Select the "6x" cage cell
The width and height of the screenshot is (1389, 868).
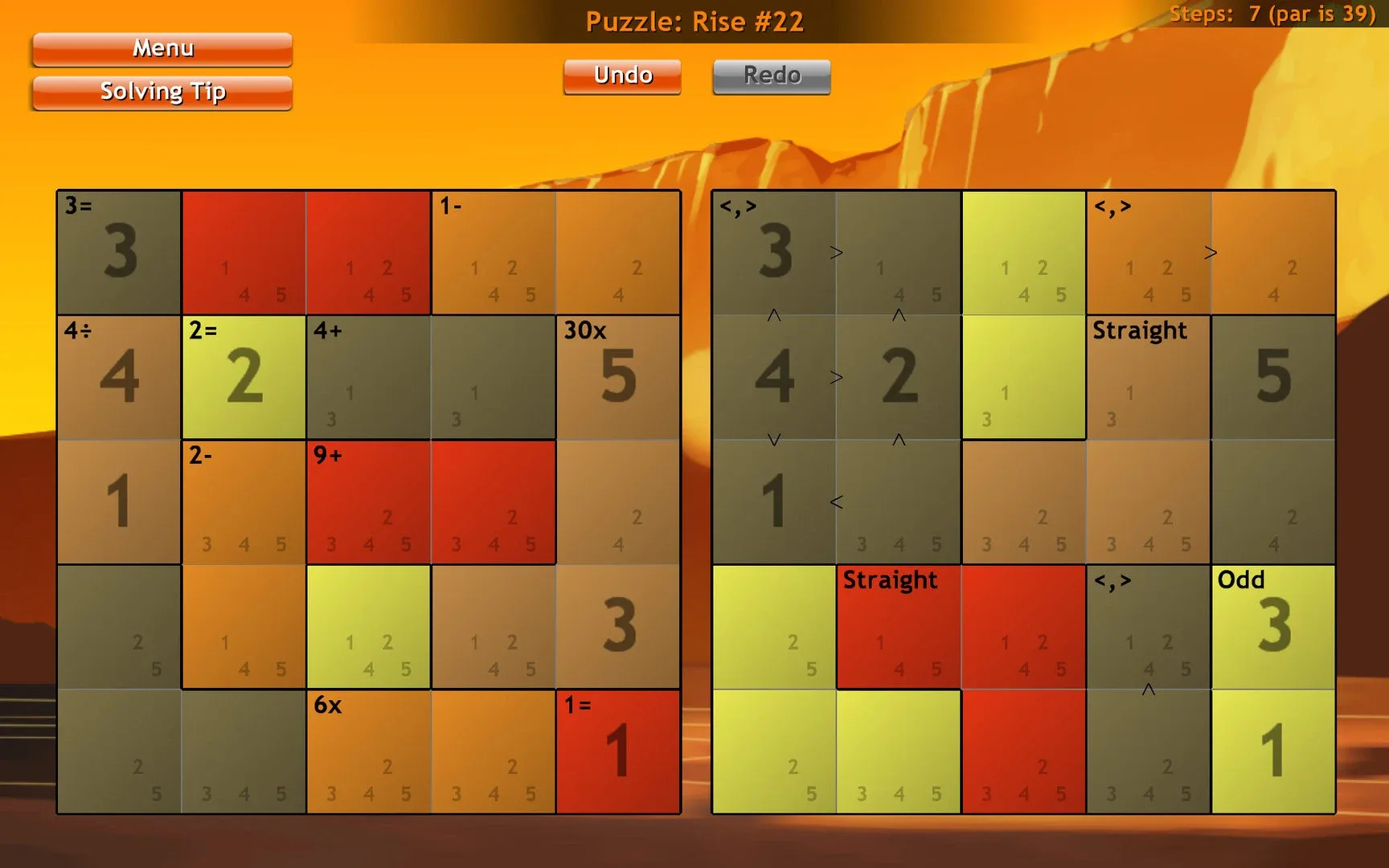point(368,751)
